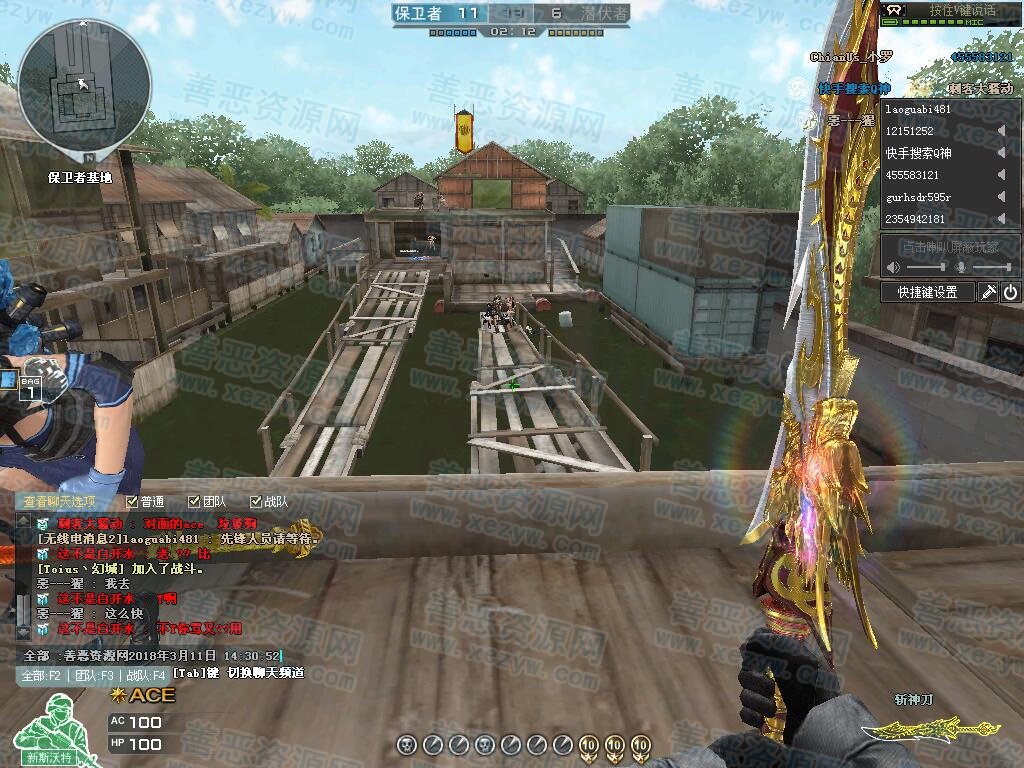Open the 查看聊天选项 chat options
This screenshot has height=768, width=1024.
[60, 502]
